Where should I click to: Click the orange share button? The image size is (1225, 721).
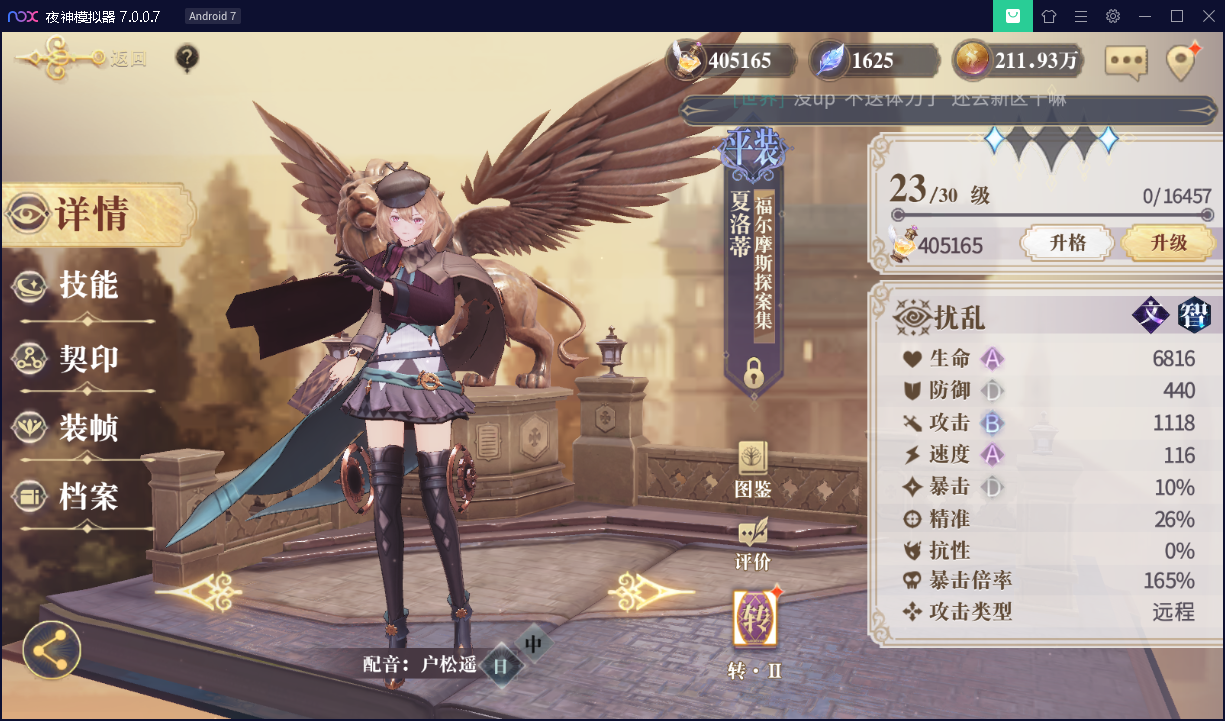click(52, 651)
